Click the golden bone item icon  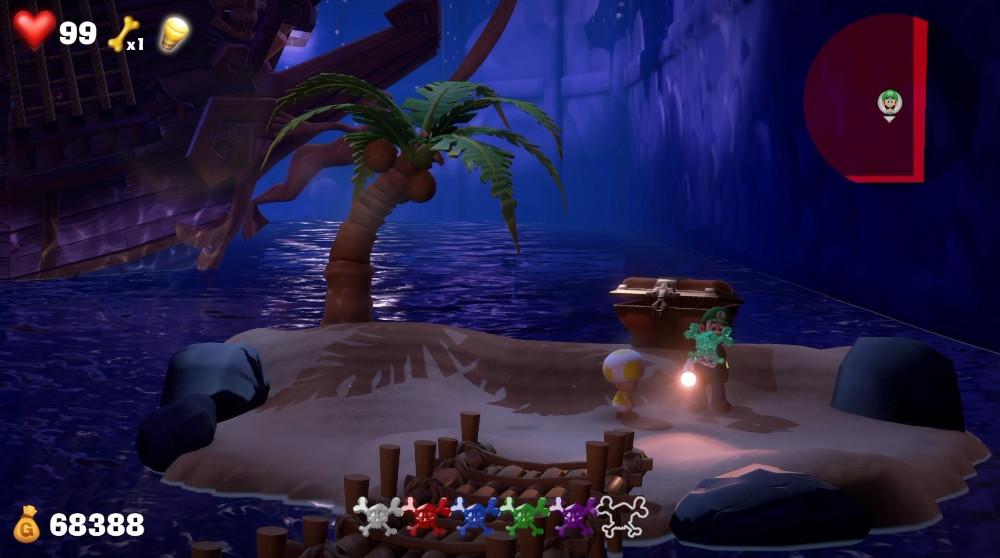point(122,33)
